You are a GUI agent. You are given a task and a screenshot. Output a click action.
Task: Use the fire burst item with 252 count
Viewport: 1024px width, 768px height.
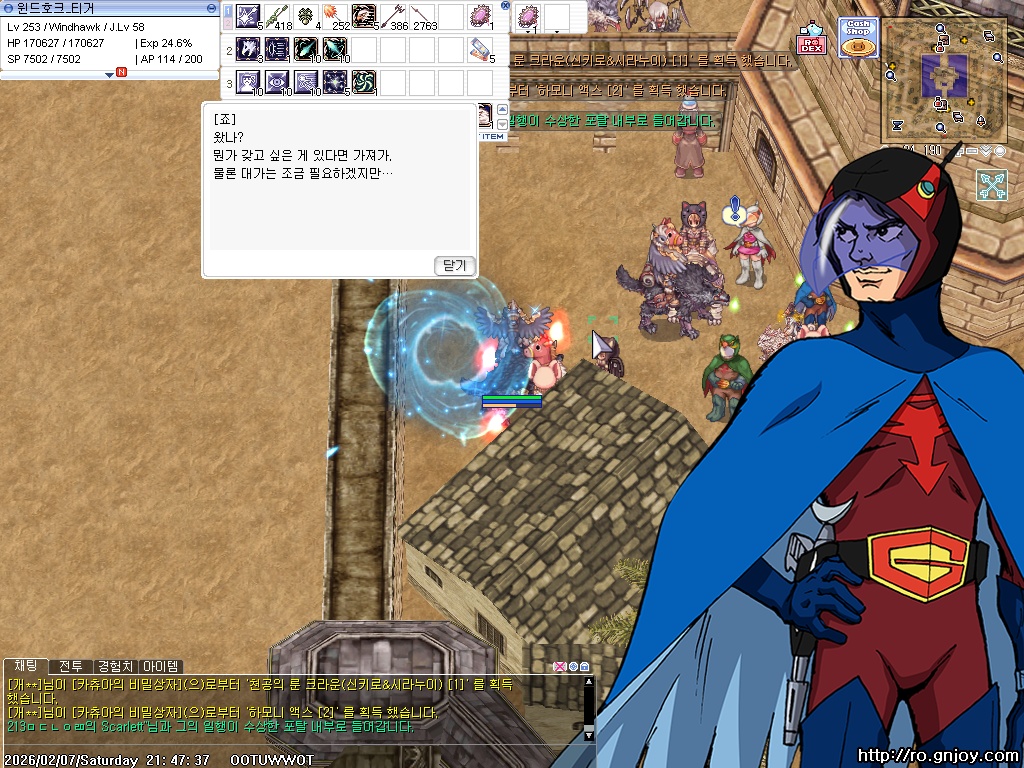(335, 17)
